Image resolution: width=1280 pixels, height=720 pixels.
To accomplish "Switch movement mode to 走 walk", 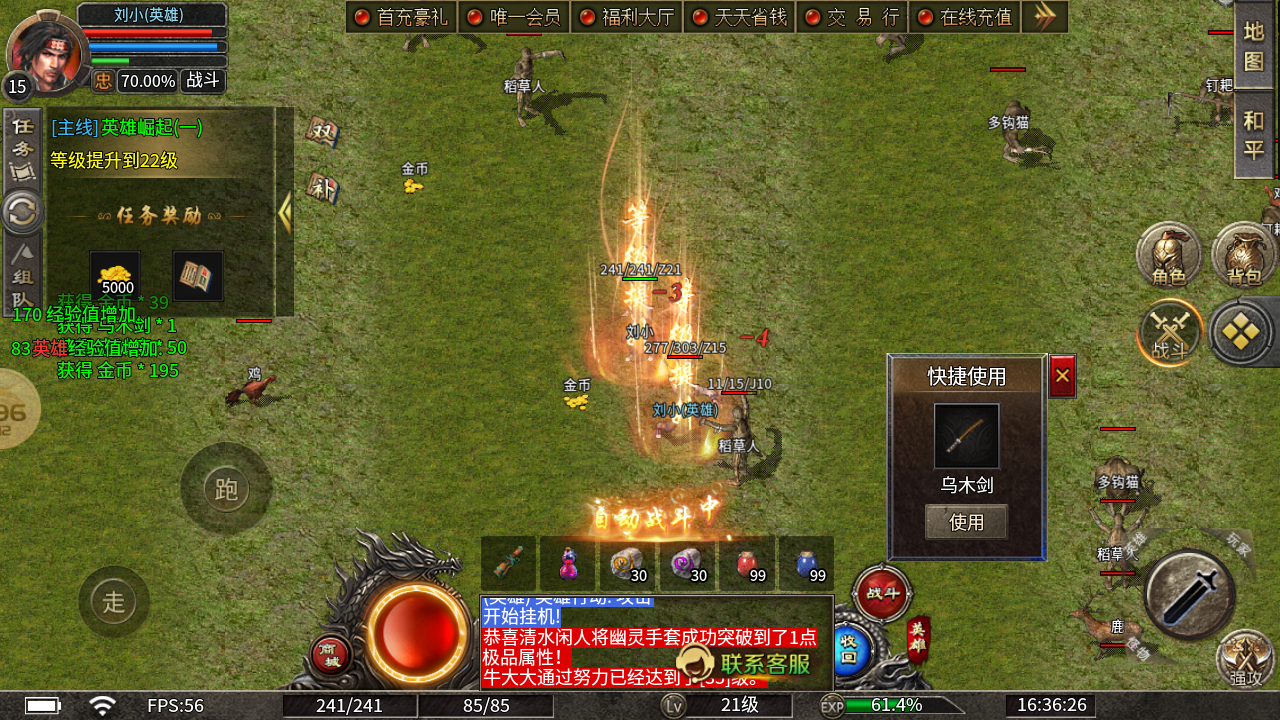I will pyautogui.click(x=114, y=601).
